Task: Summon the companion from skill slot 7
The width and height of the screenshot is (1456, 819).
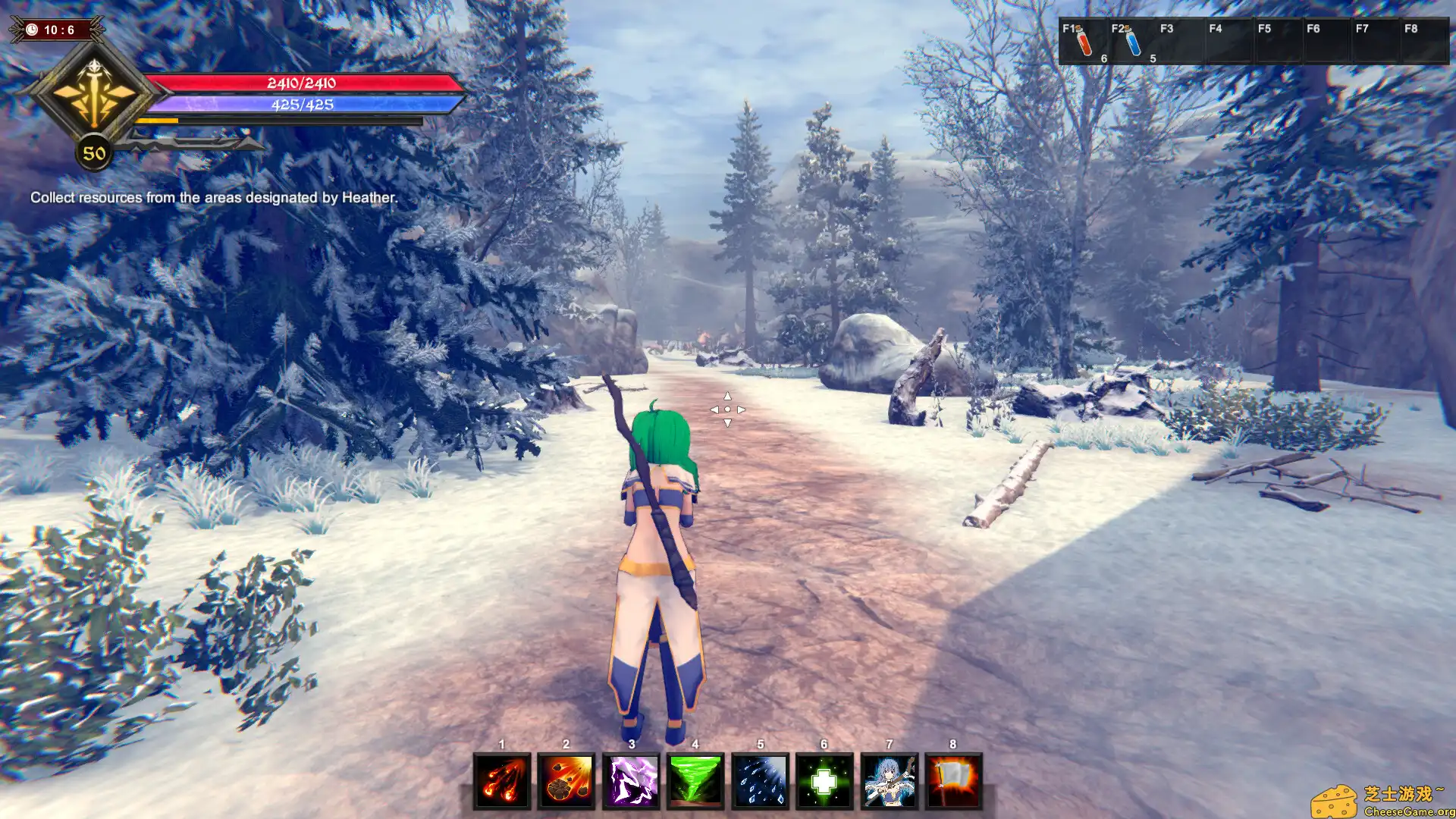Action: click(890, 780)
